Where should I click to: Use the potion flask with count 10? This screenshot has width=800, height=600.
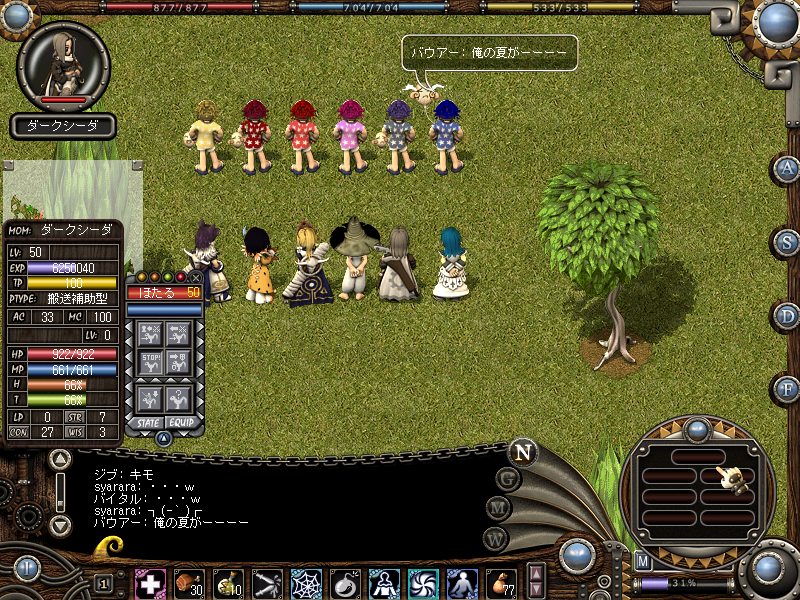[x=228, y=582]
